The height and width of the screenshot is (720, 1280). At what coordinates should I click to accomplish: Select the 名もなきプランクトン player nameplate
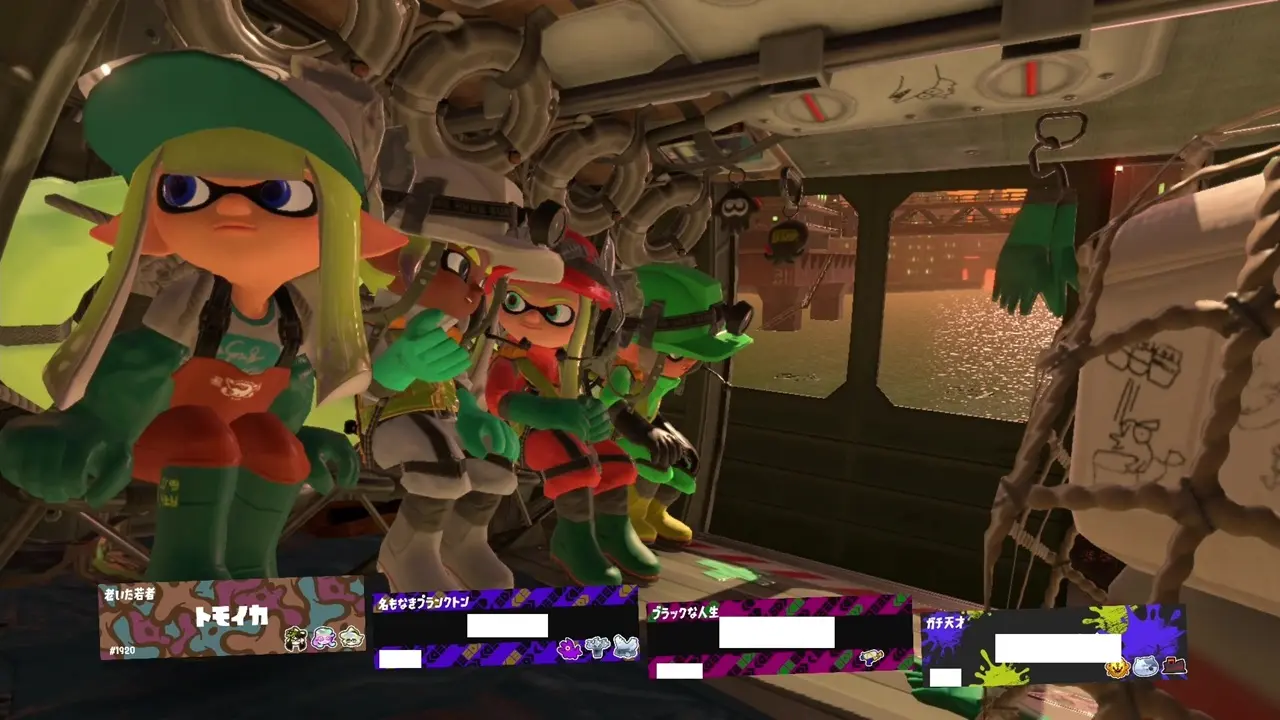point(505,628)
